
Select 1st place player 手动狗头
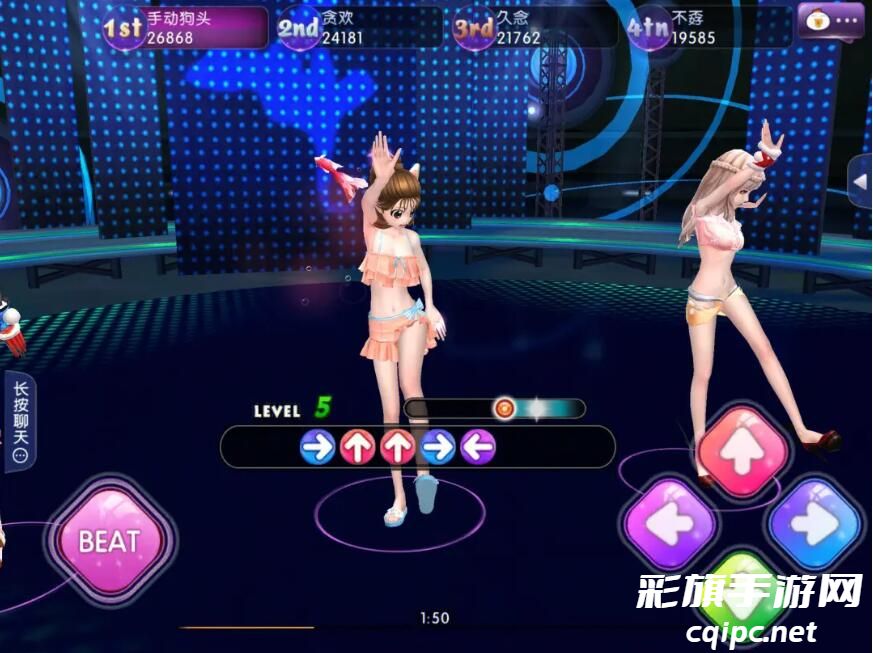[187, 28]
